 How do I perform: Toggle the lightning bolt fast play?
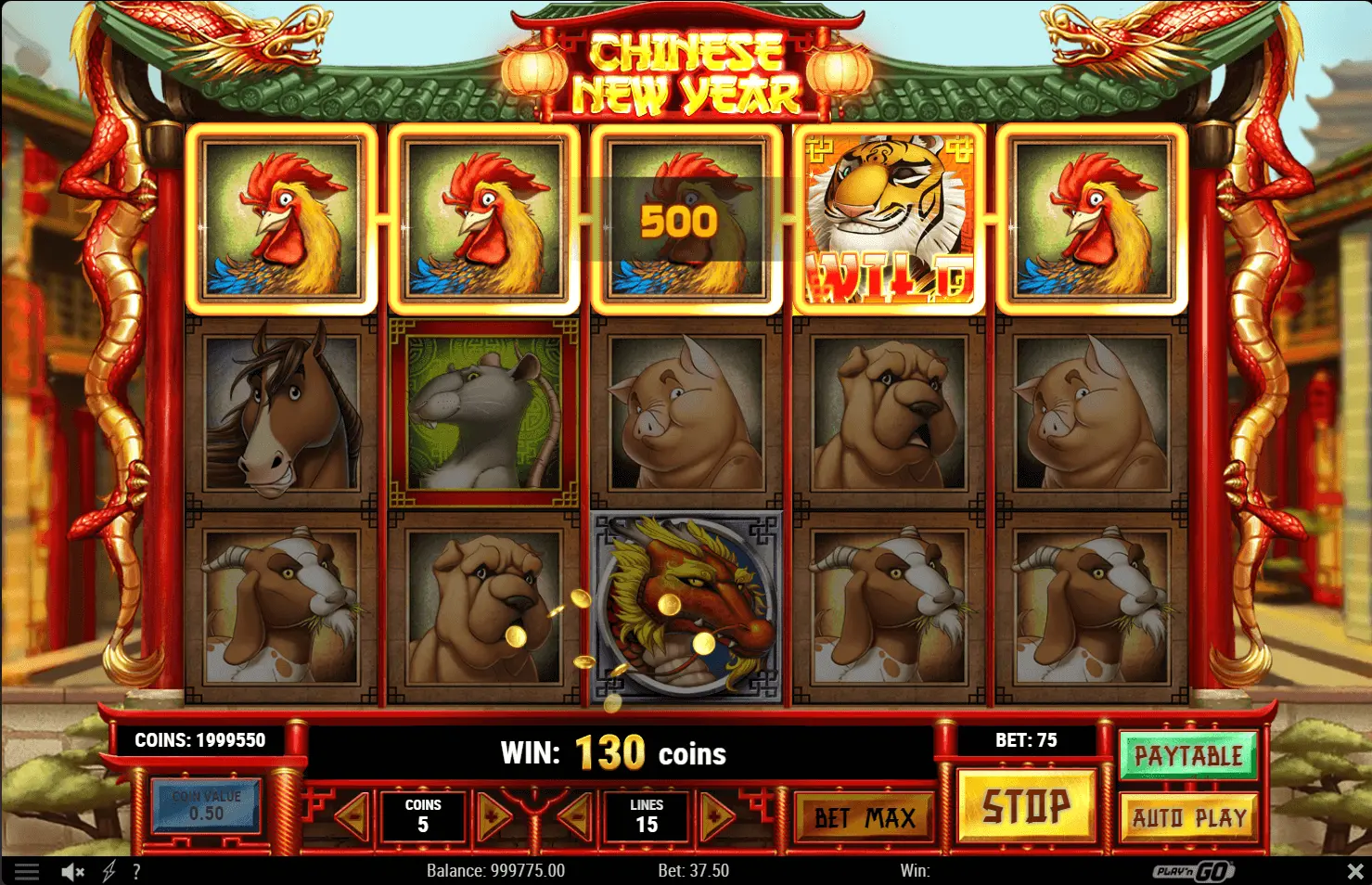tap(109, 871)
